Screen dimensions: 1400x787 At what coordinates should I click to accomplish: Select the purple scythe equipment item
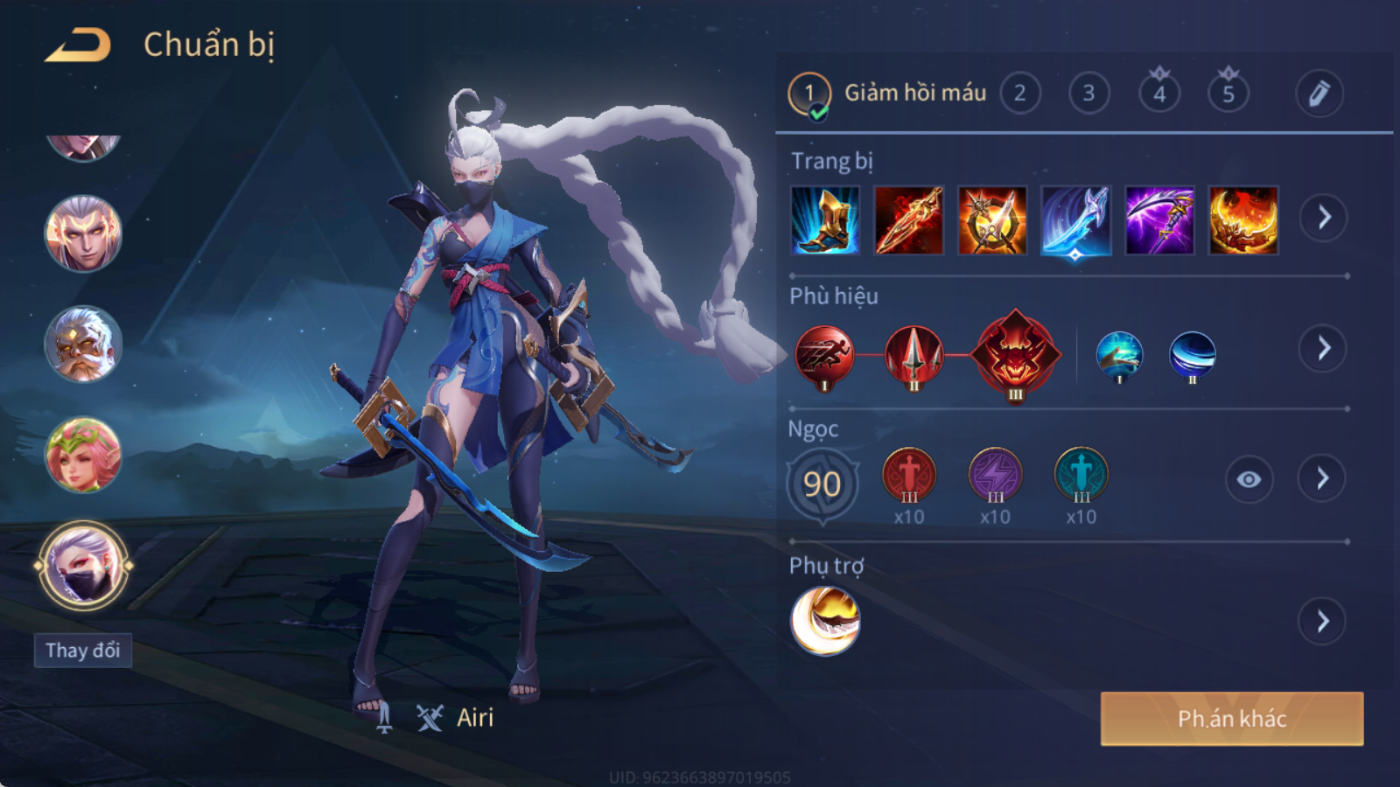(x=1160, y=220)
